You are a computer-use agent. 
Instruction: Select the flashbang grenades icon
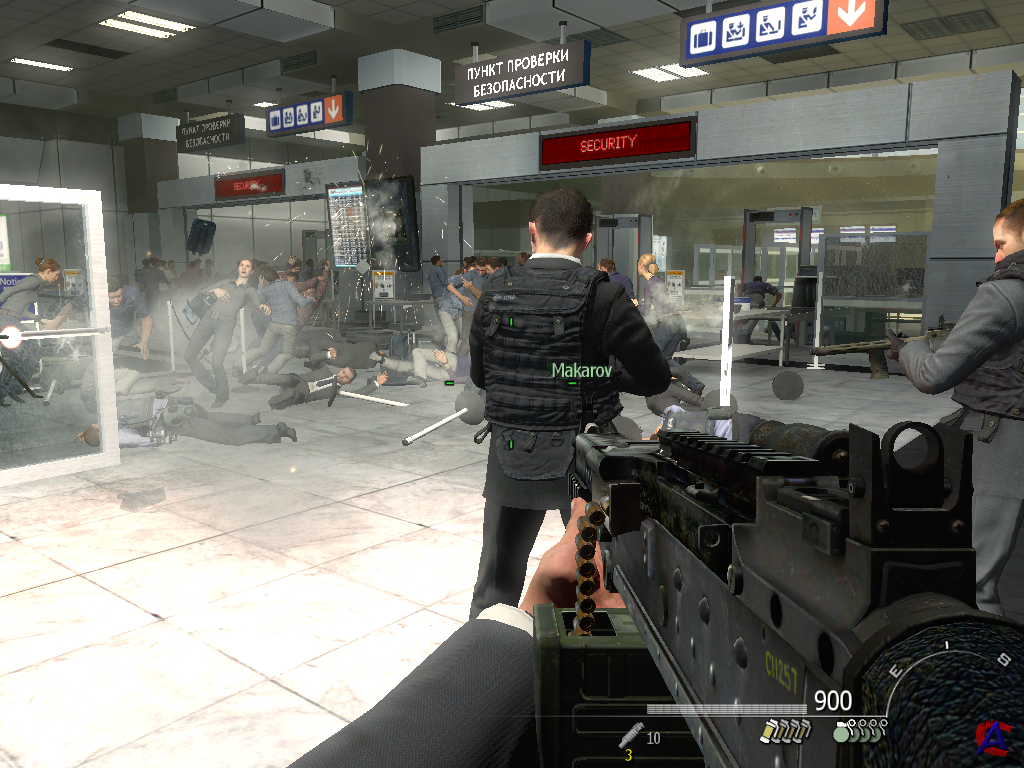tap(780, 732)
